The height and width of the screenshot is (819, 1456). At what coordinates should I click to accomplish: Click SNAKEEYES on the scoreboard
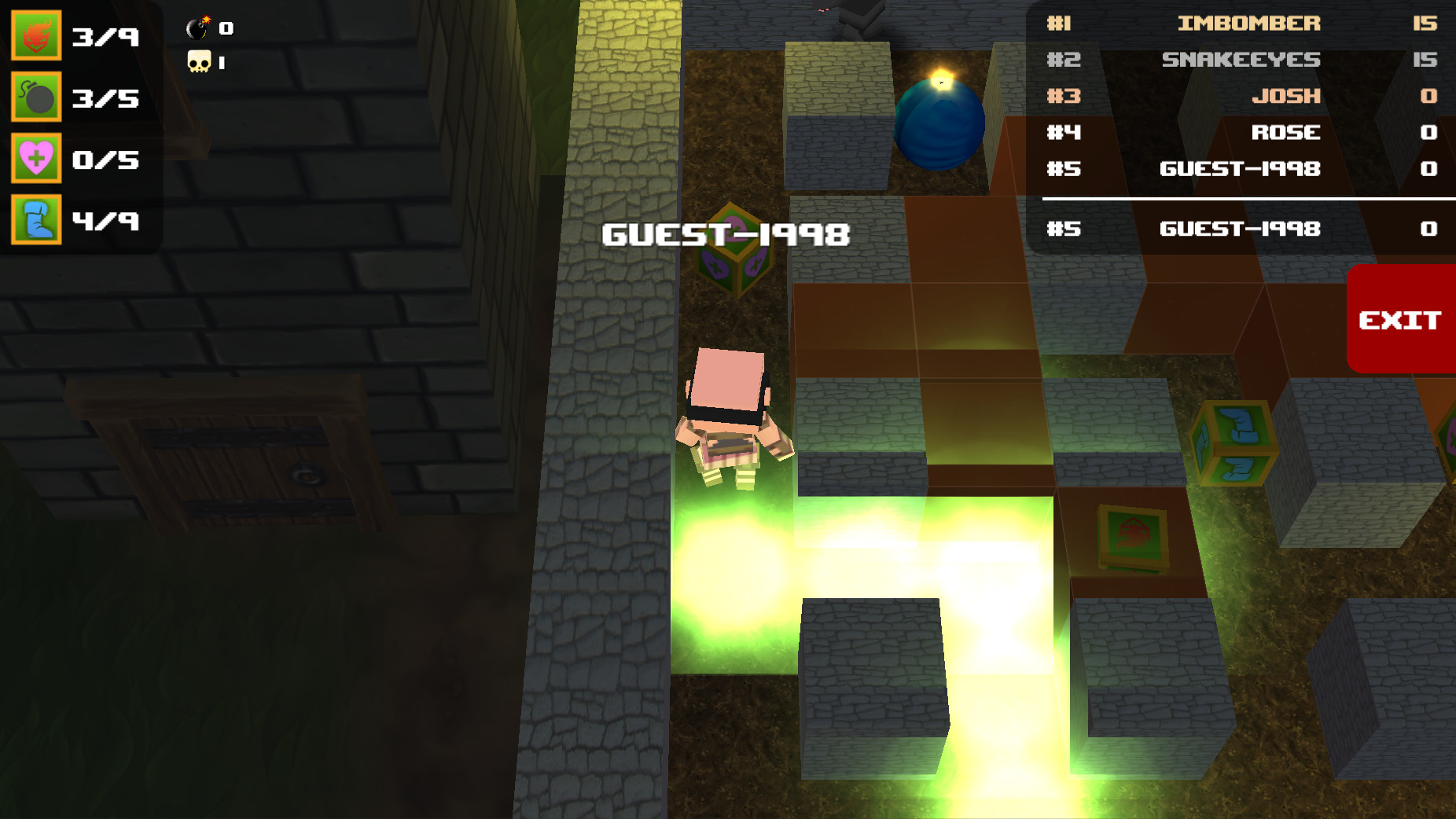[x=1242, y=60]
